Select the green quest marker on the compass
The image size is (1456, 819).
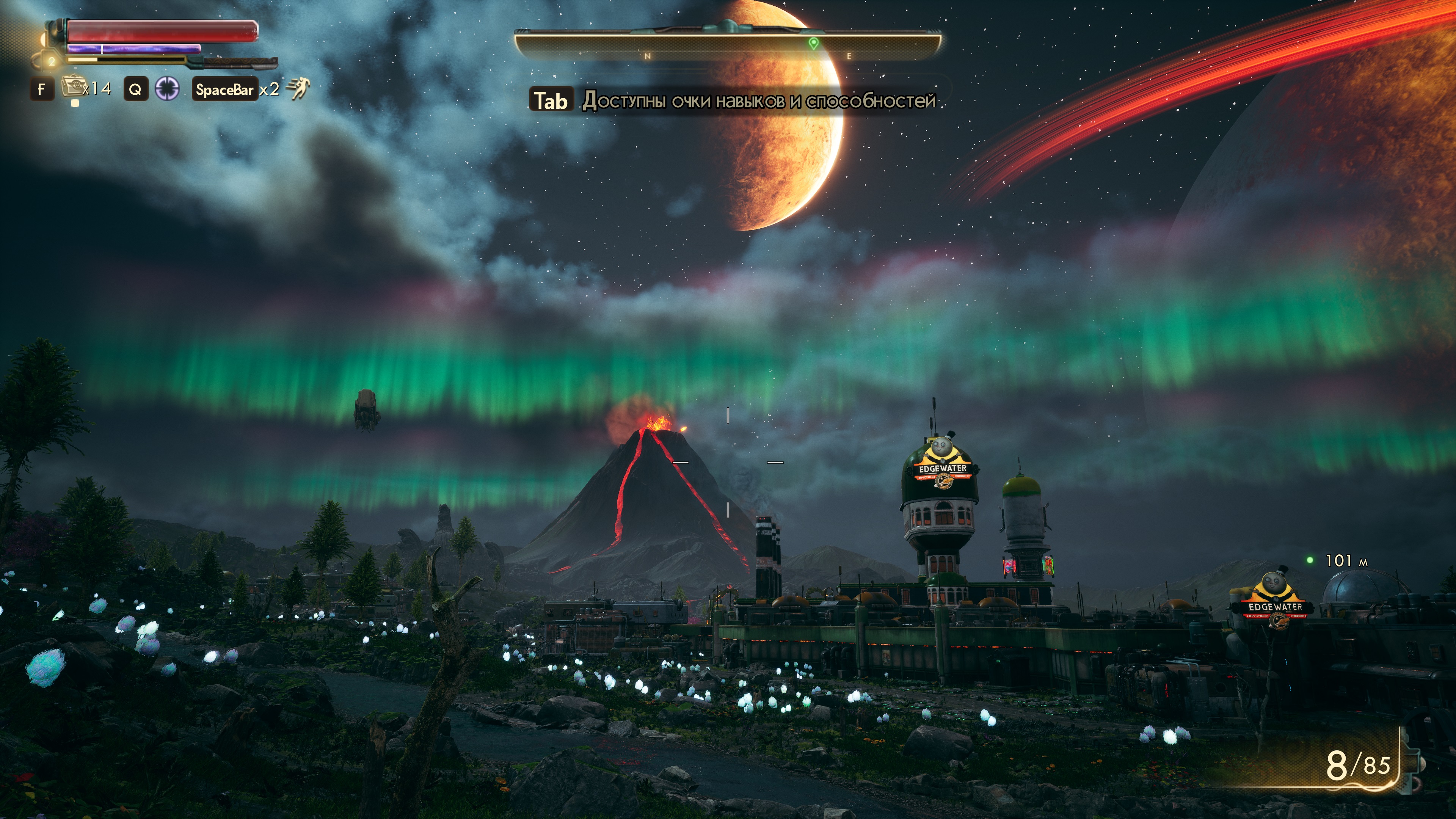coord(813,43)
